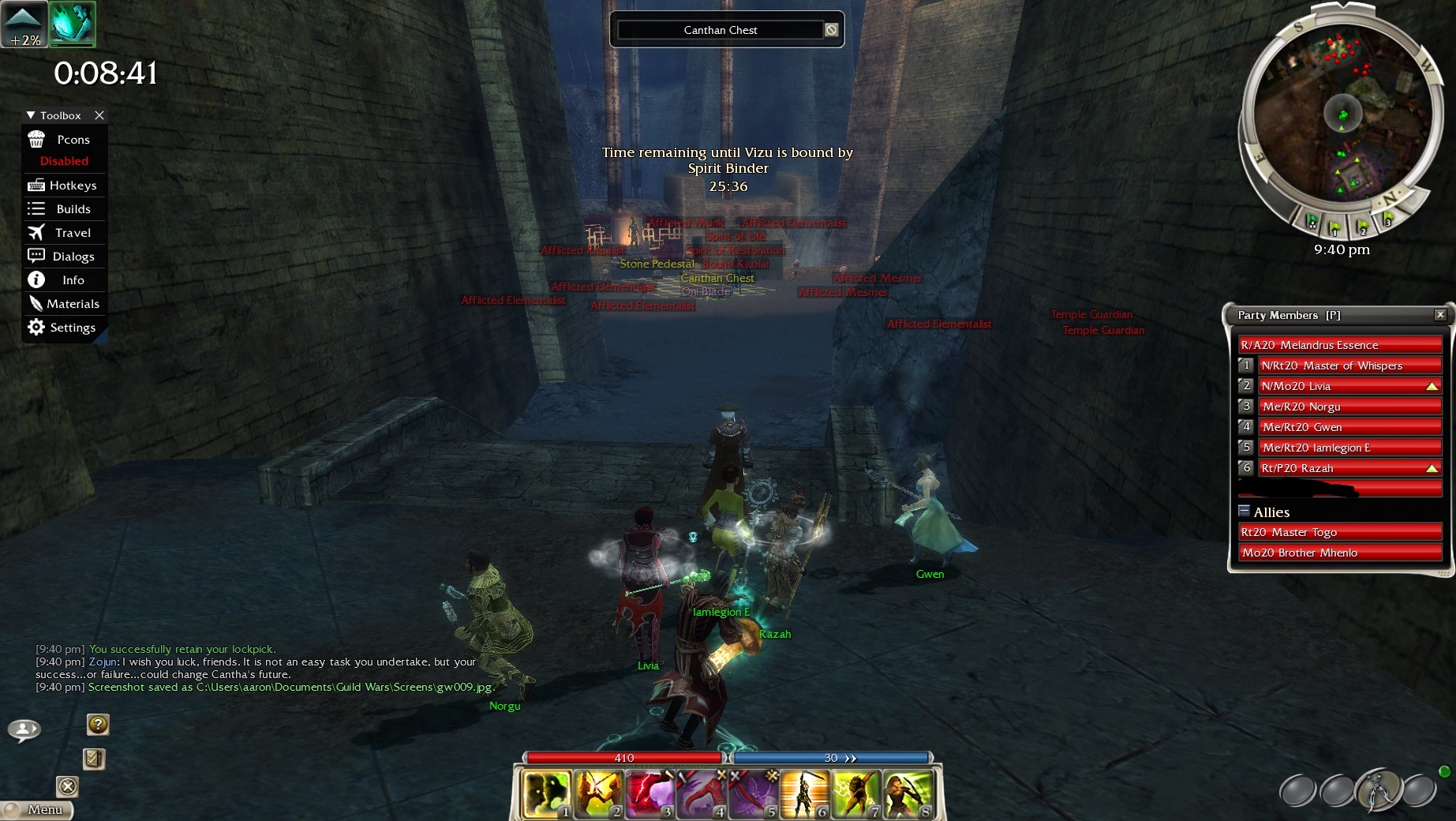Viewport: 1456px width, 821px height.
Task: Clear the Canthan Chest target
Action: (x=831, y=30)
